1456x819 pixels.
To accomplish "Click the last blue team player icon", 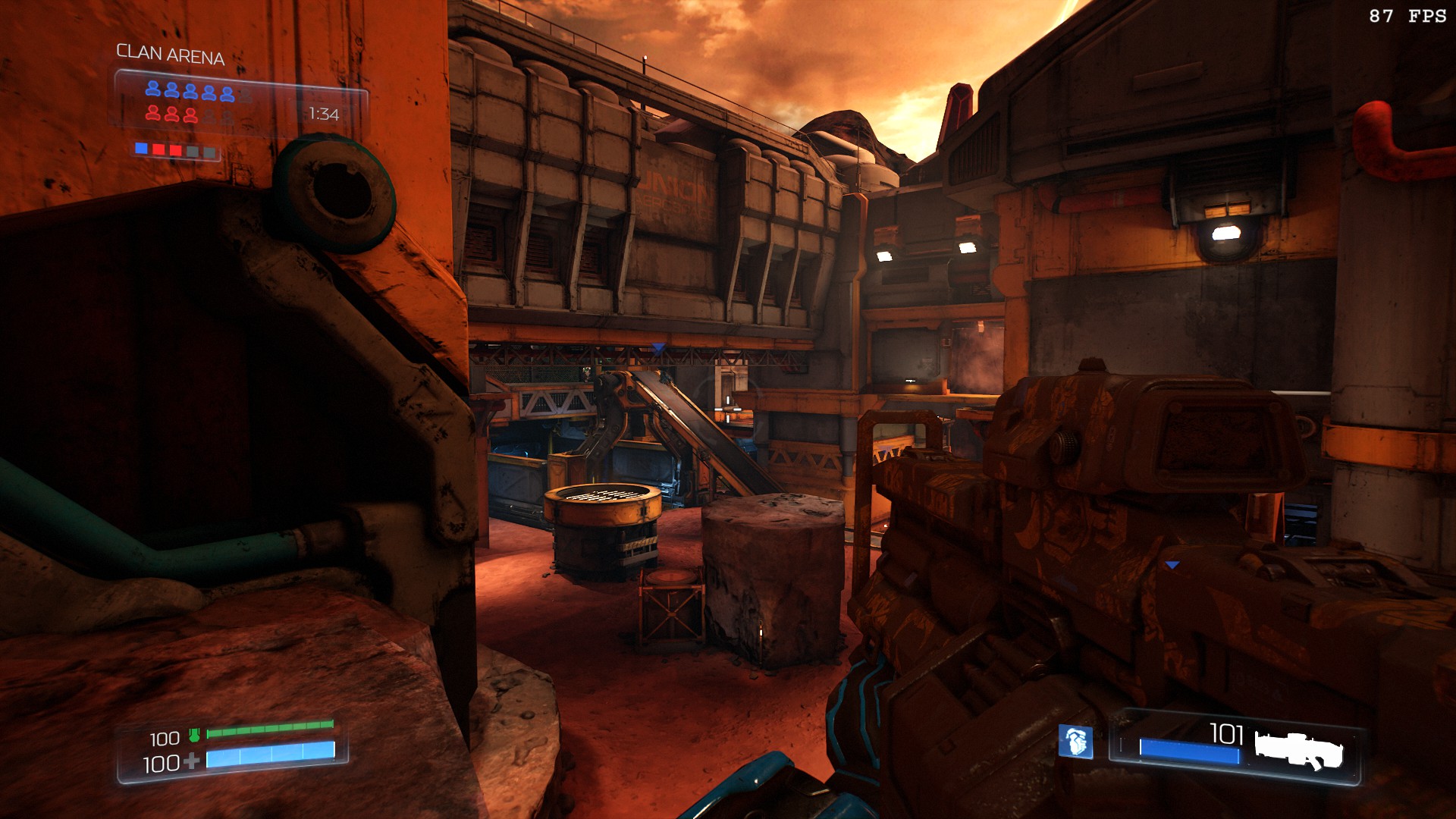I will click(x=227, y=92).
